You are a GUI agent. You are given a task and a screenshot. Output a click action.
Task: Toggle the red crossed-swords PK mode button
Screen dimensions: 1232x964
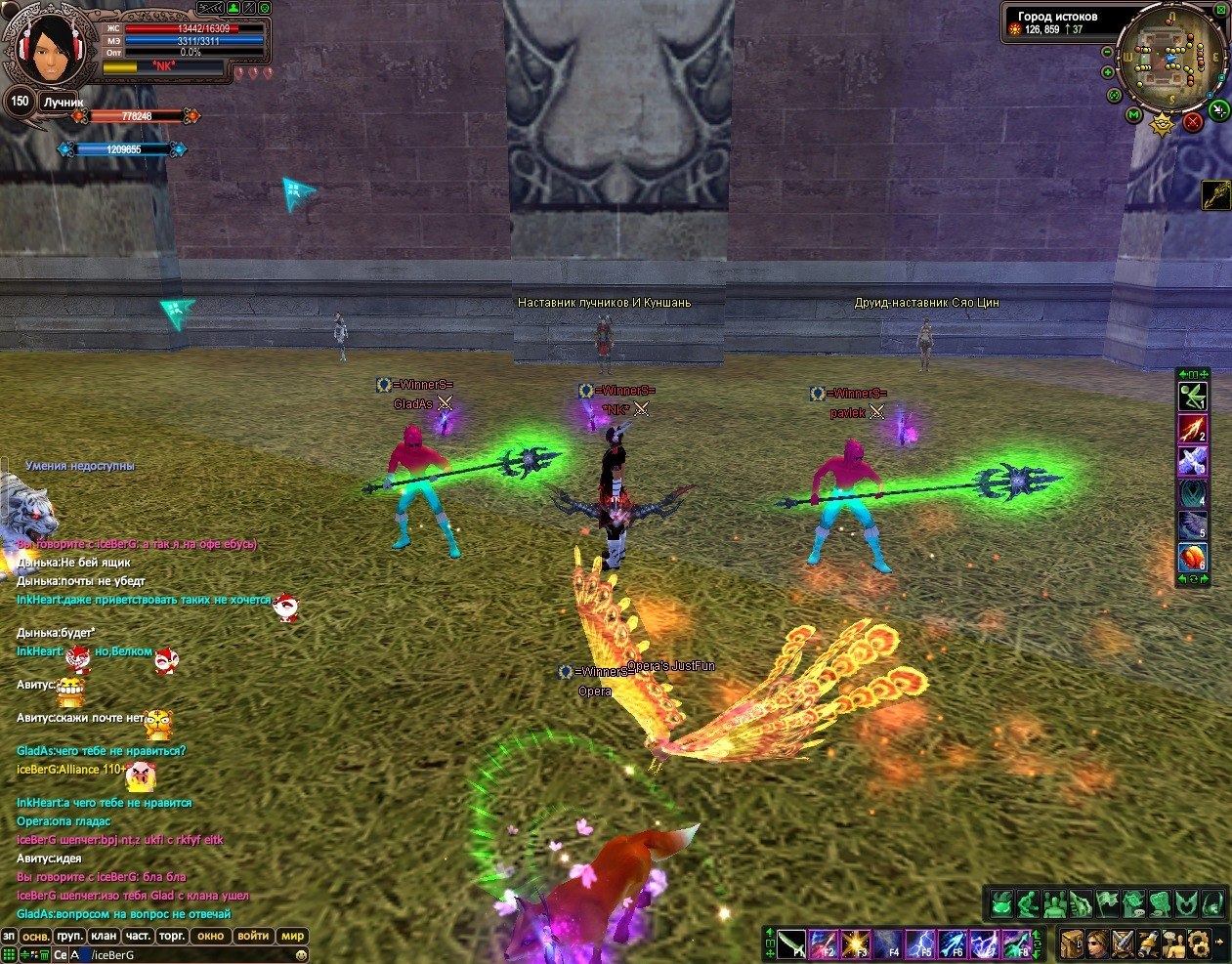click(1193, 122)
